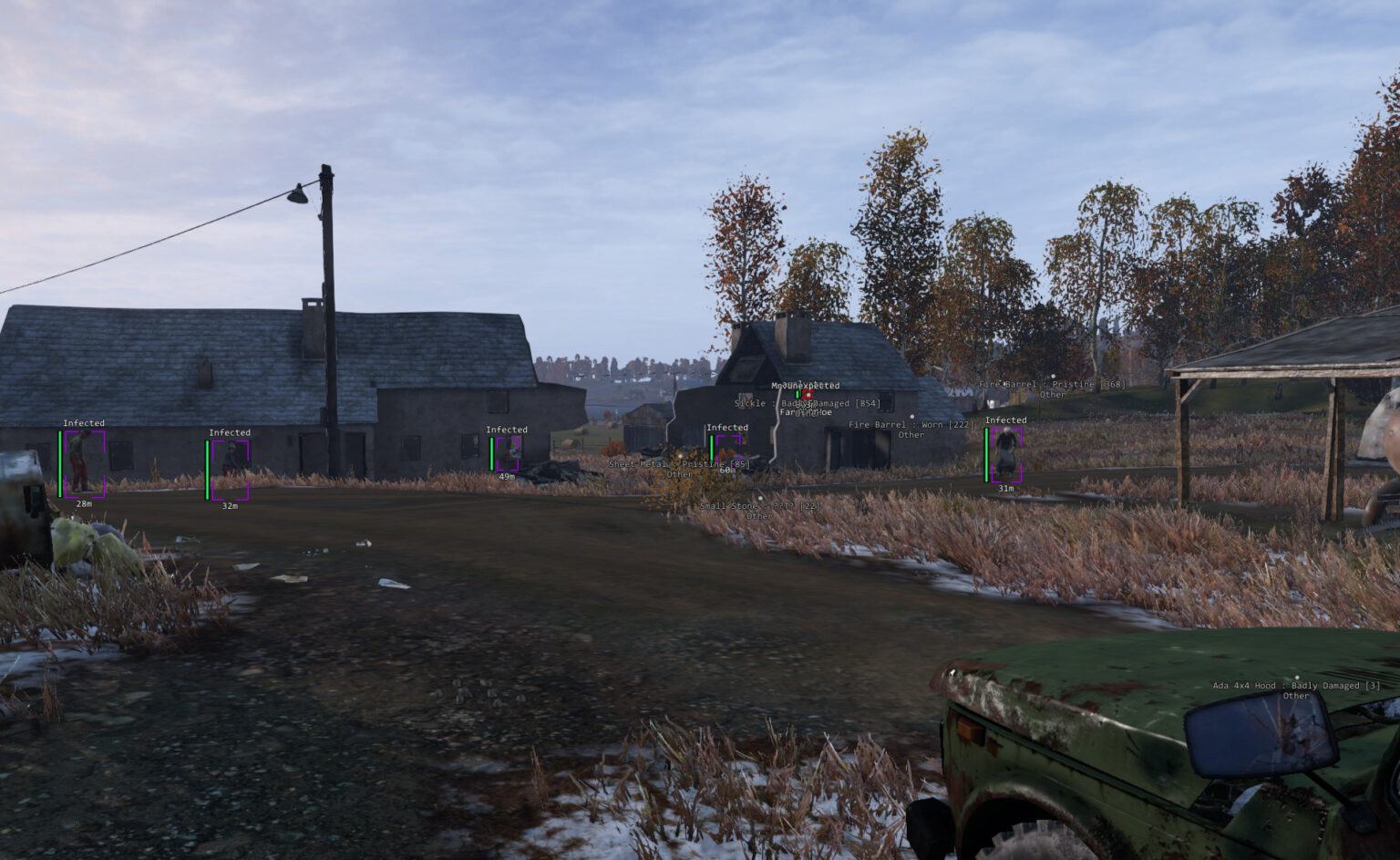
Task: Click the Small Stone [22] label
Action: pyautogui.click(x=759, y=505)
